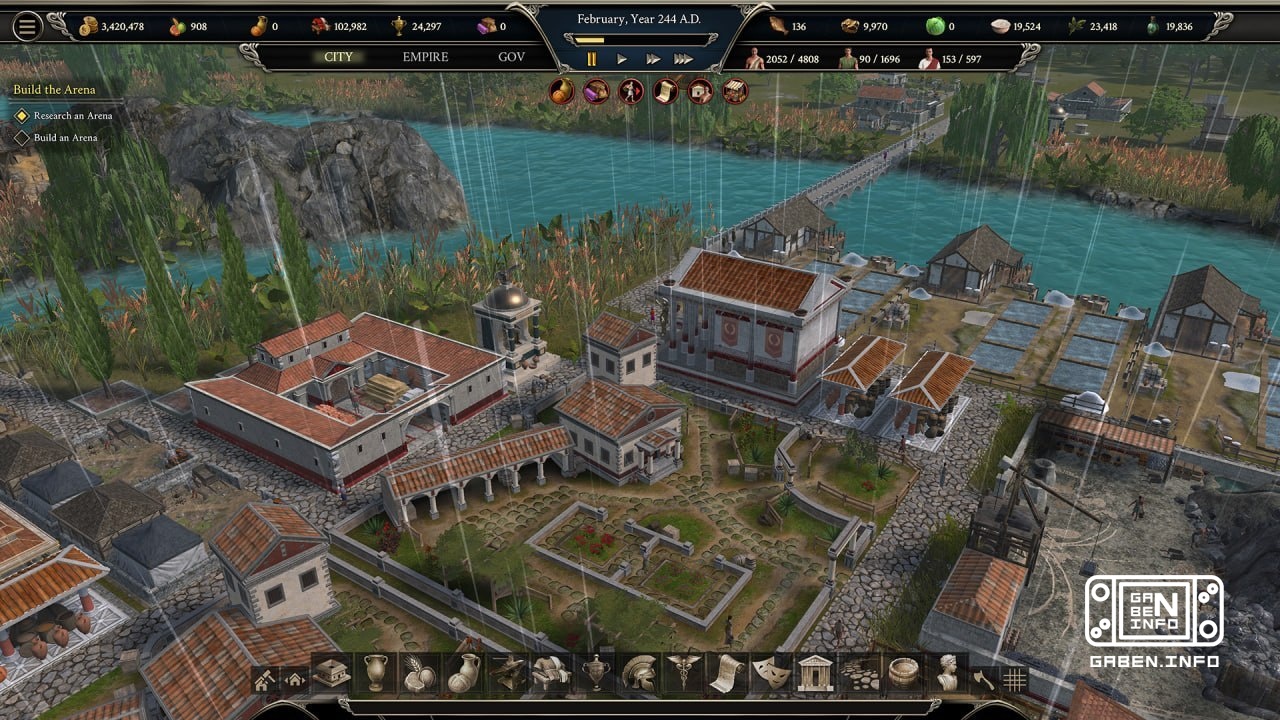This screenshot has height=720, width=1280.
Task: Pause the game simulation
Action: 590,58
